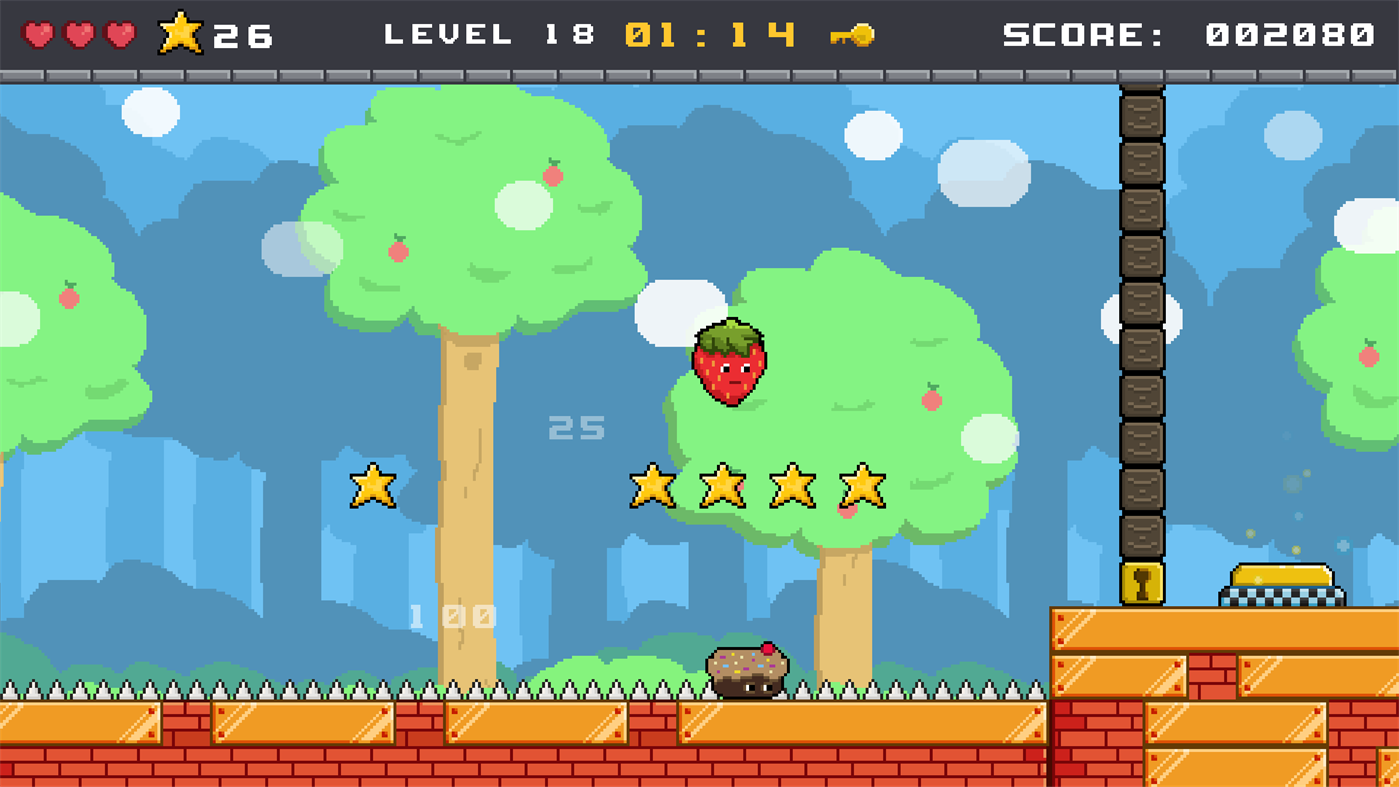1399x787 pixels.
Task: Click the 01:14 timer display
Action: point(712,33)
